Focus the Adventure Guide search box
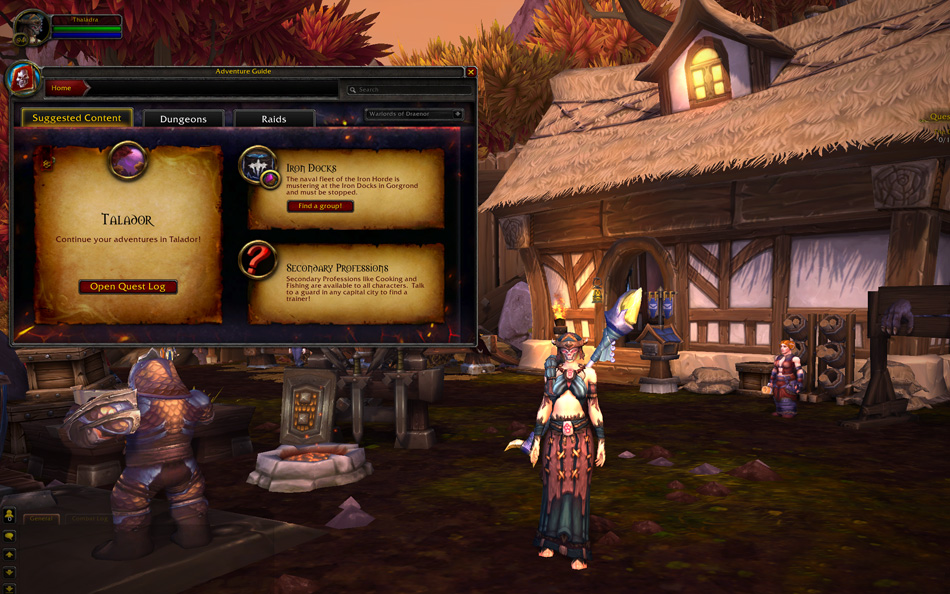 click(x=405, y=90)
